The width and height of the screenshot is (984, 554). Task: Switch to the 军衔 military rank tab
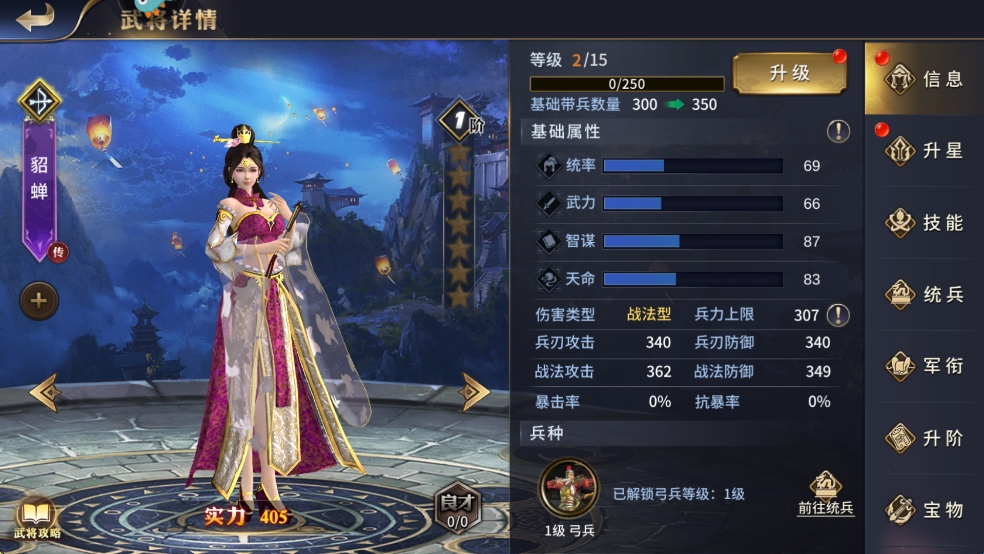(x=923, y=366)
